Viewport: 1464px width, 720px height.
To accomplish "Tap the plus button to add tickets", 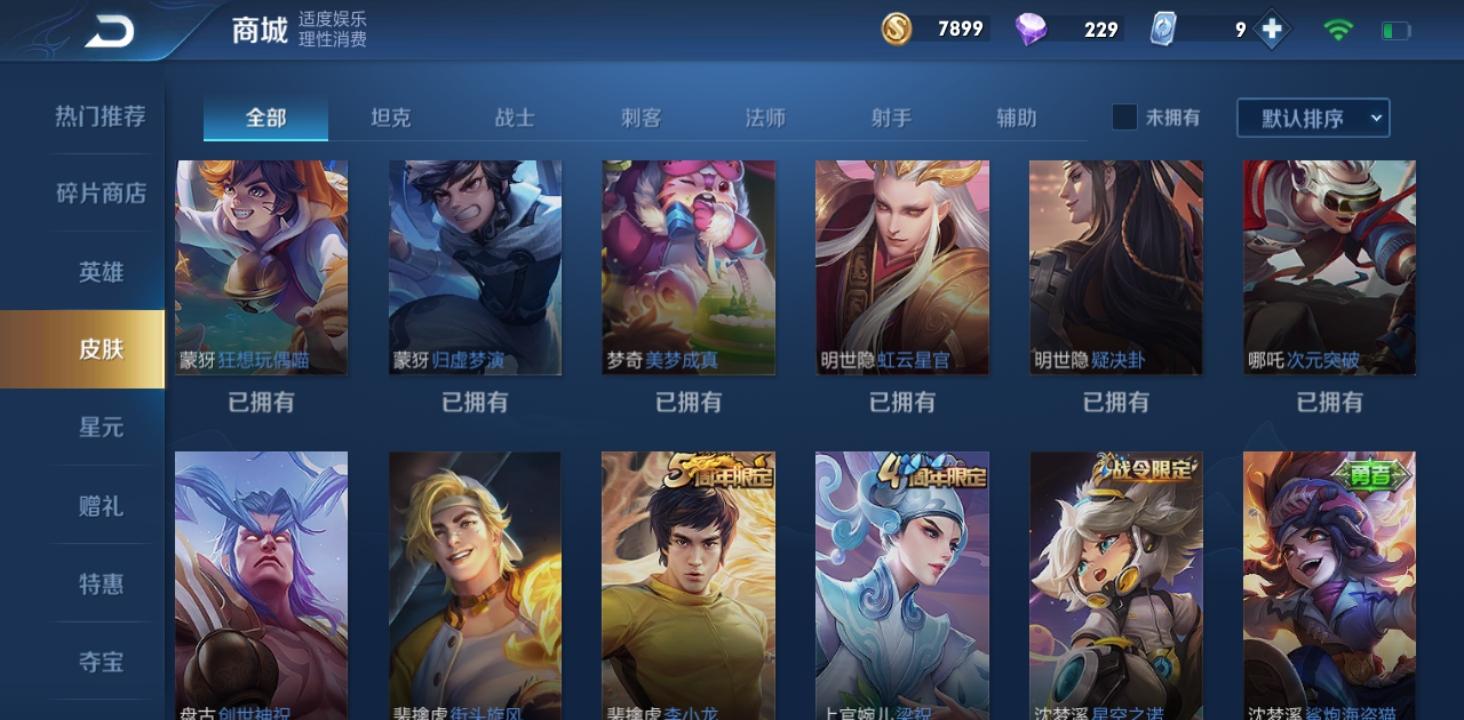I will 1272,30.
